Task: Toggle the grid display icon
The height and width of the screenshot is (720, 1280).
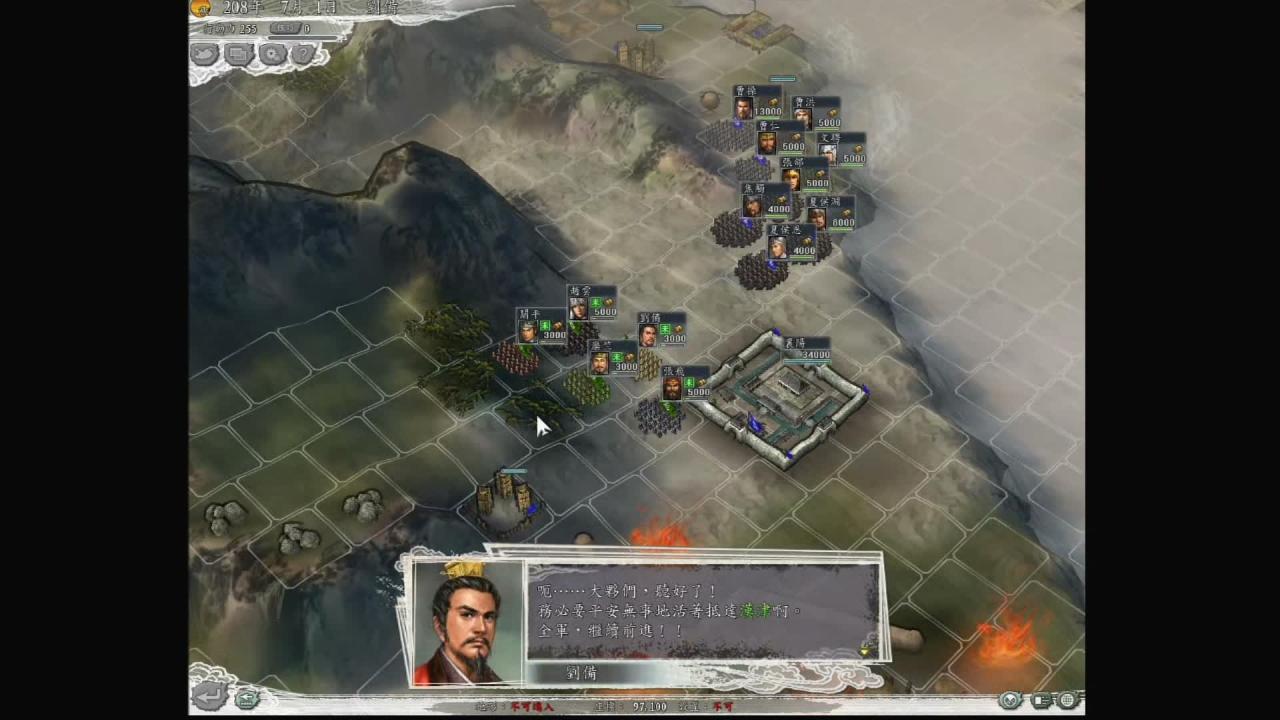Action: [x=1068, y=700]
